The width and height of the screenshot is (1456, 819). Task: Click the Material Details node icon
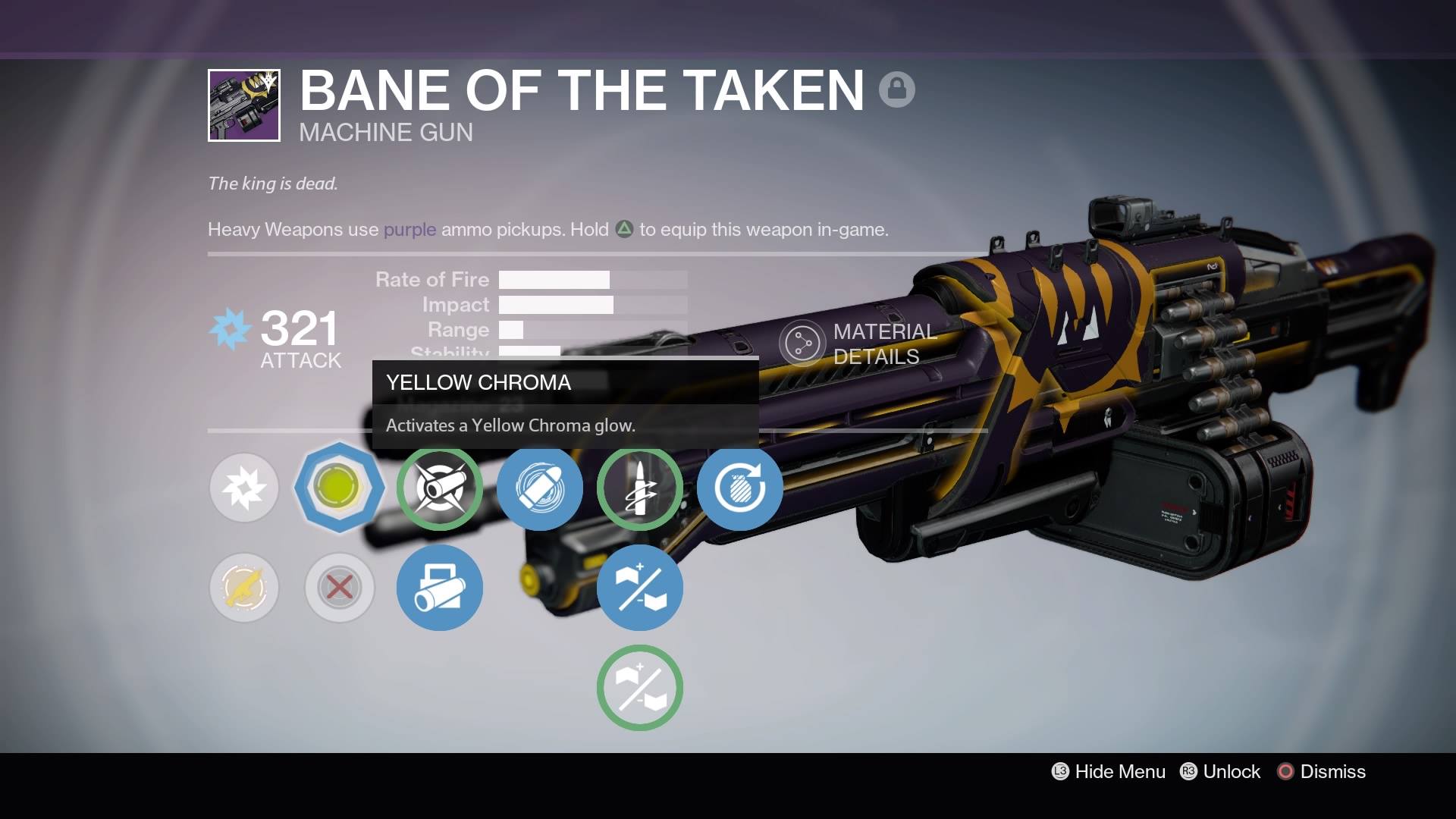[802, 342]
